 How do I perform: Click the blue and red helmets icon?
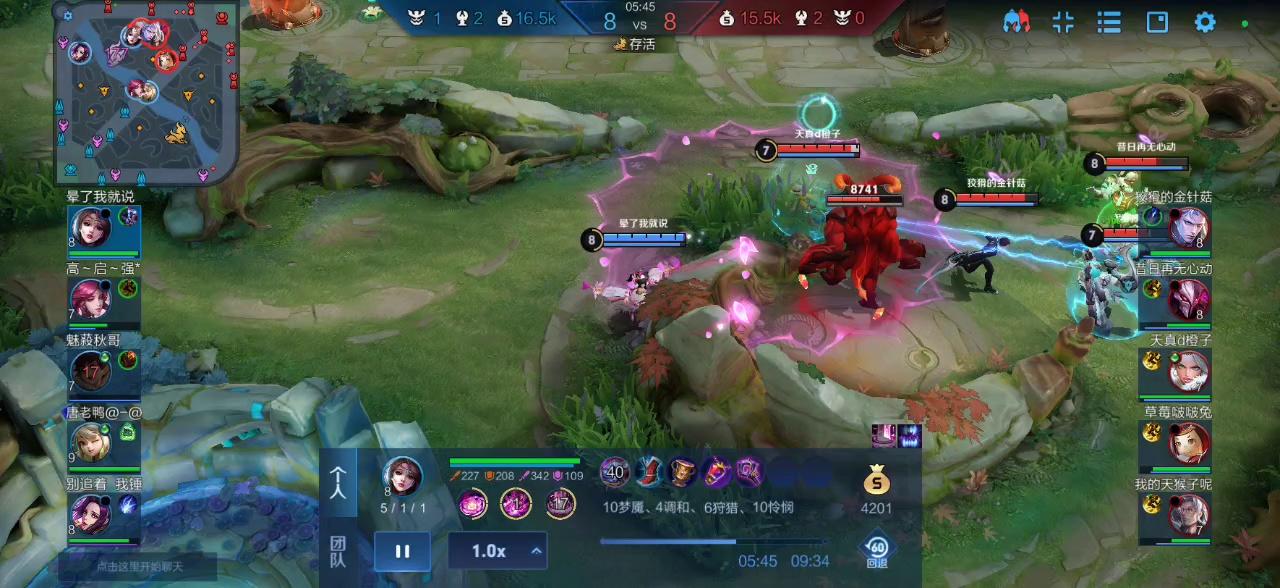[x=1016, y=22]
